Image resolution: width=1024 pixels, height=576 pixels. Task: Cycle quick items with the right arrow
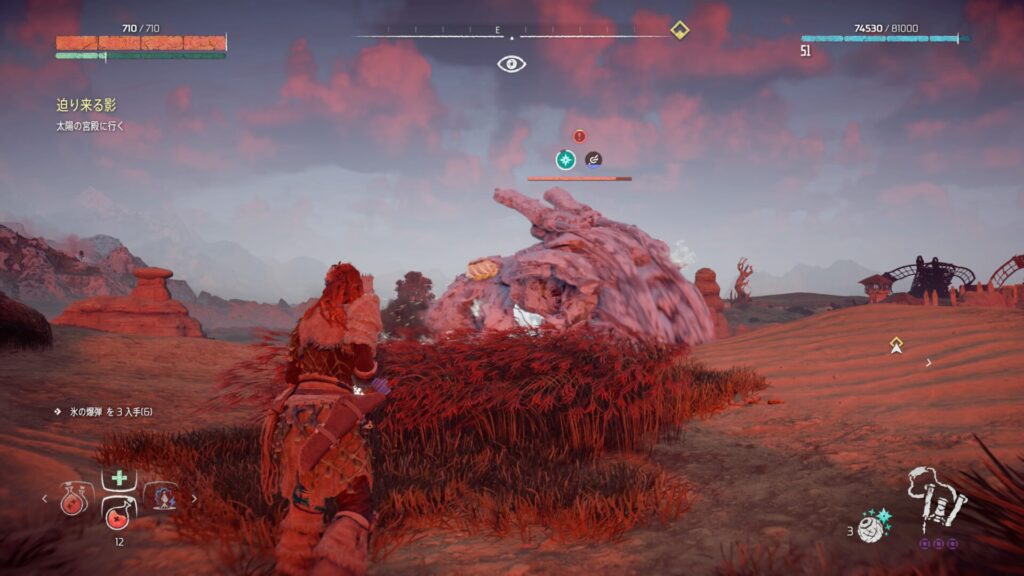point(194,497)
